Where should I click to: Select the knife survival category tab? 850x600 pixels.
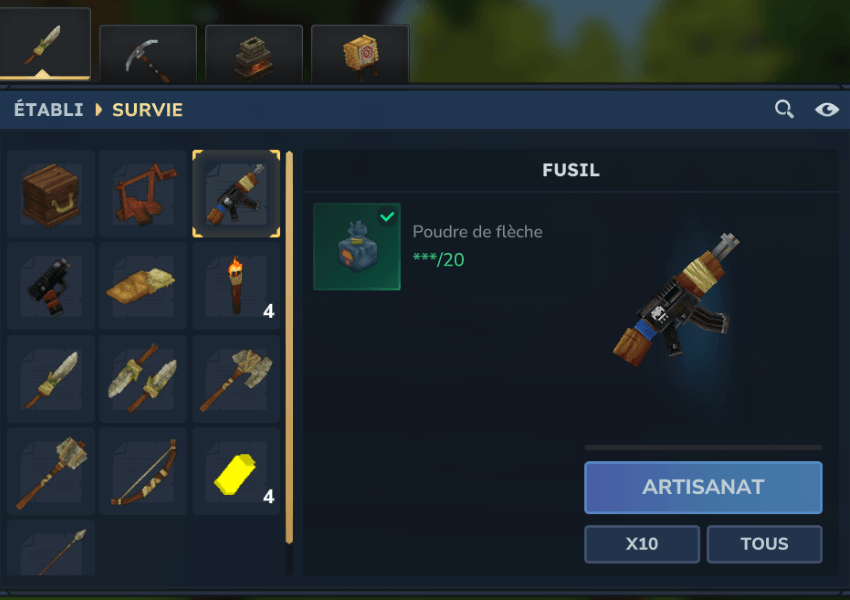[x=44, y=45]
